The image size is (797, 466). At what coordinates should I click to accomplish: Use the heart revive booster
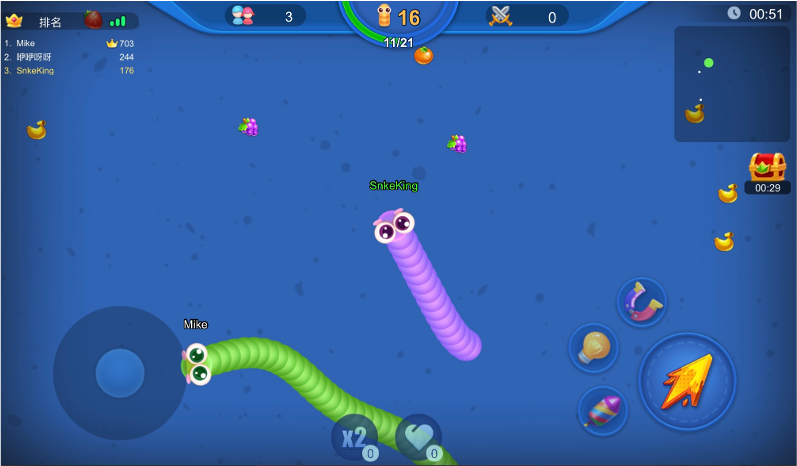click(418, 437)
